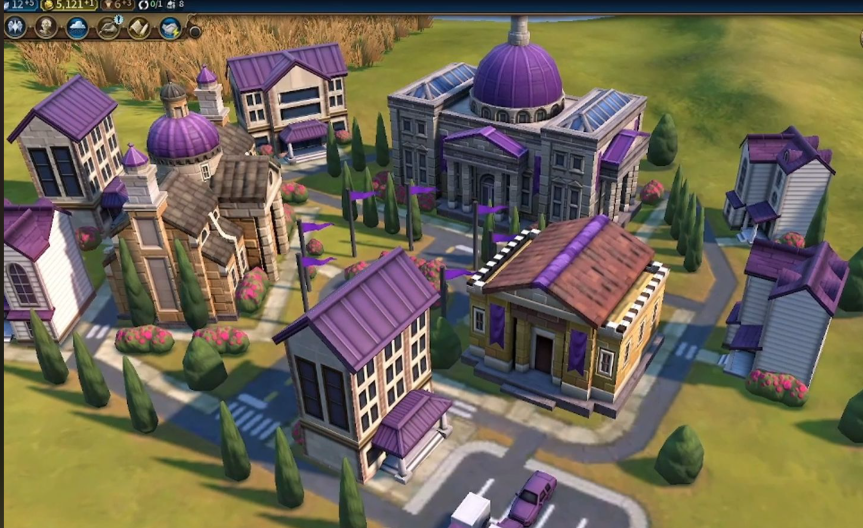This screenshot has height=528, width=863.
Task: Open the scroll and quill icon panel
Action: point(139,27)
